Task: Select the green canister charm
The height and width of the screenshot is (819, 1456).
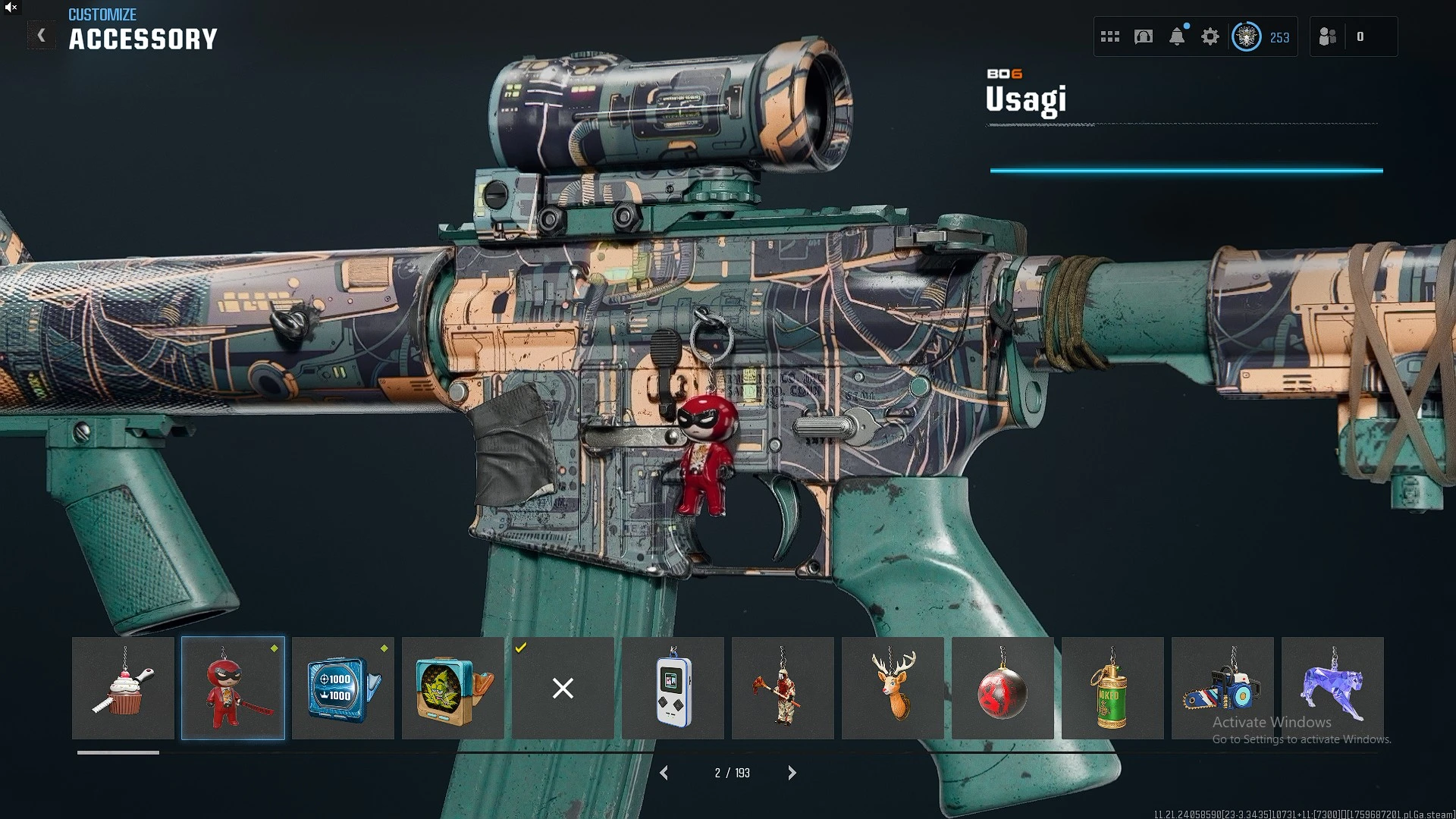Action: coord(1112,688)
